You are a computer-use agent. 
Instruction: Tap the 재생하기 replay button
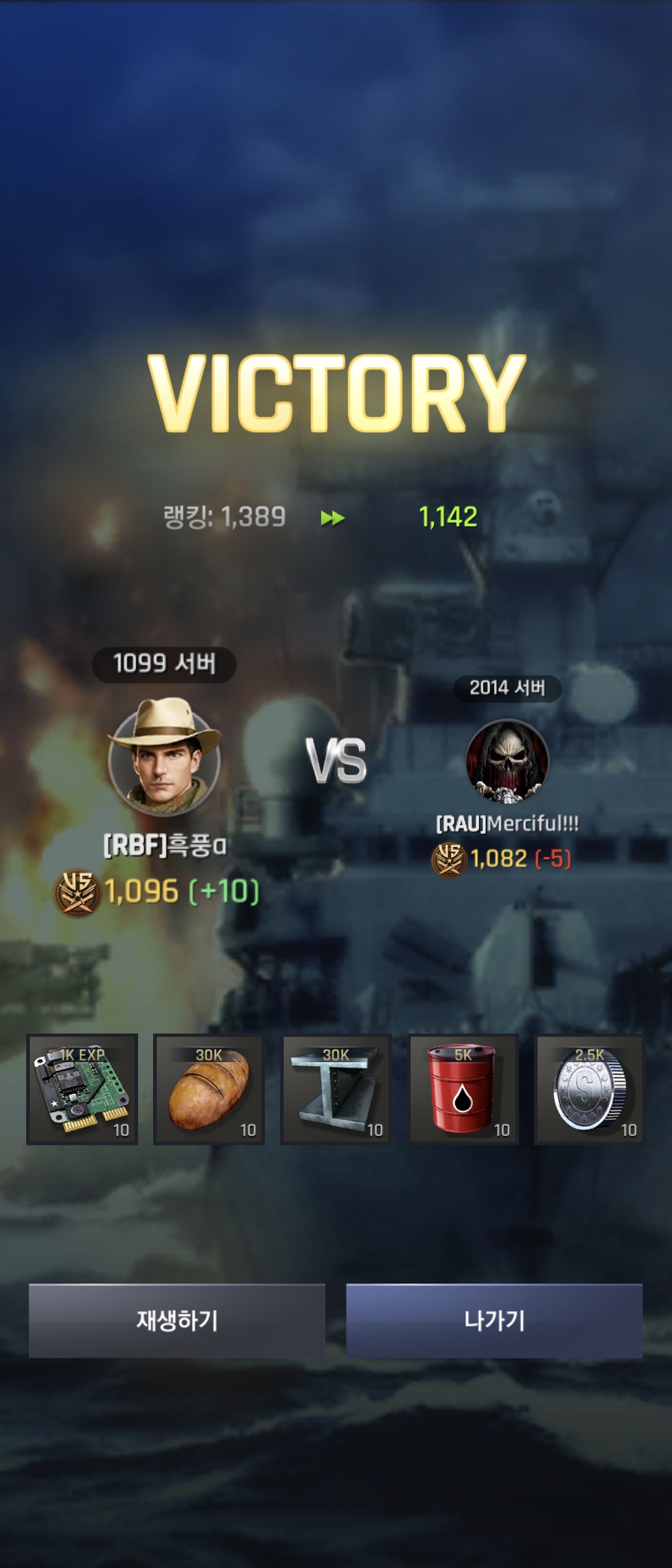177,1320
